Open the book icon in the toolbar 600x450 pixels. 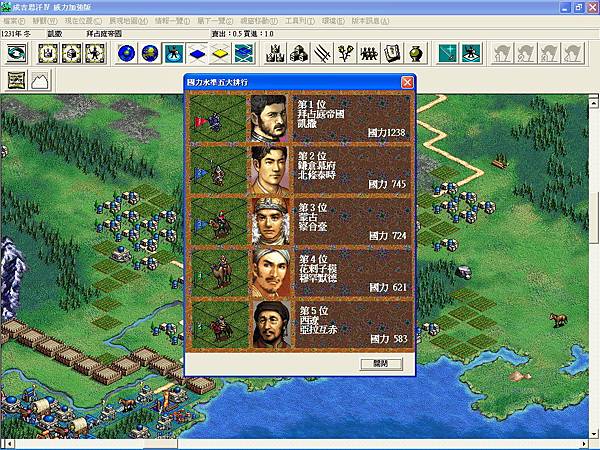tap(393, 53)
